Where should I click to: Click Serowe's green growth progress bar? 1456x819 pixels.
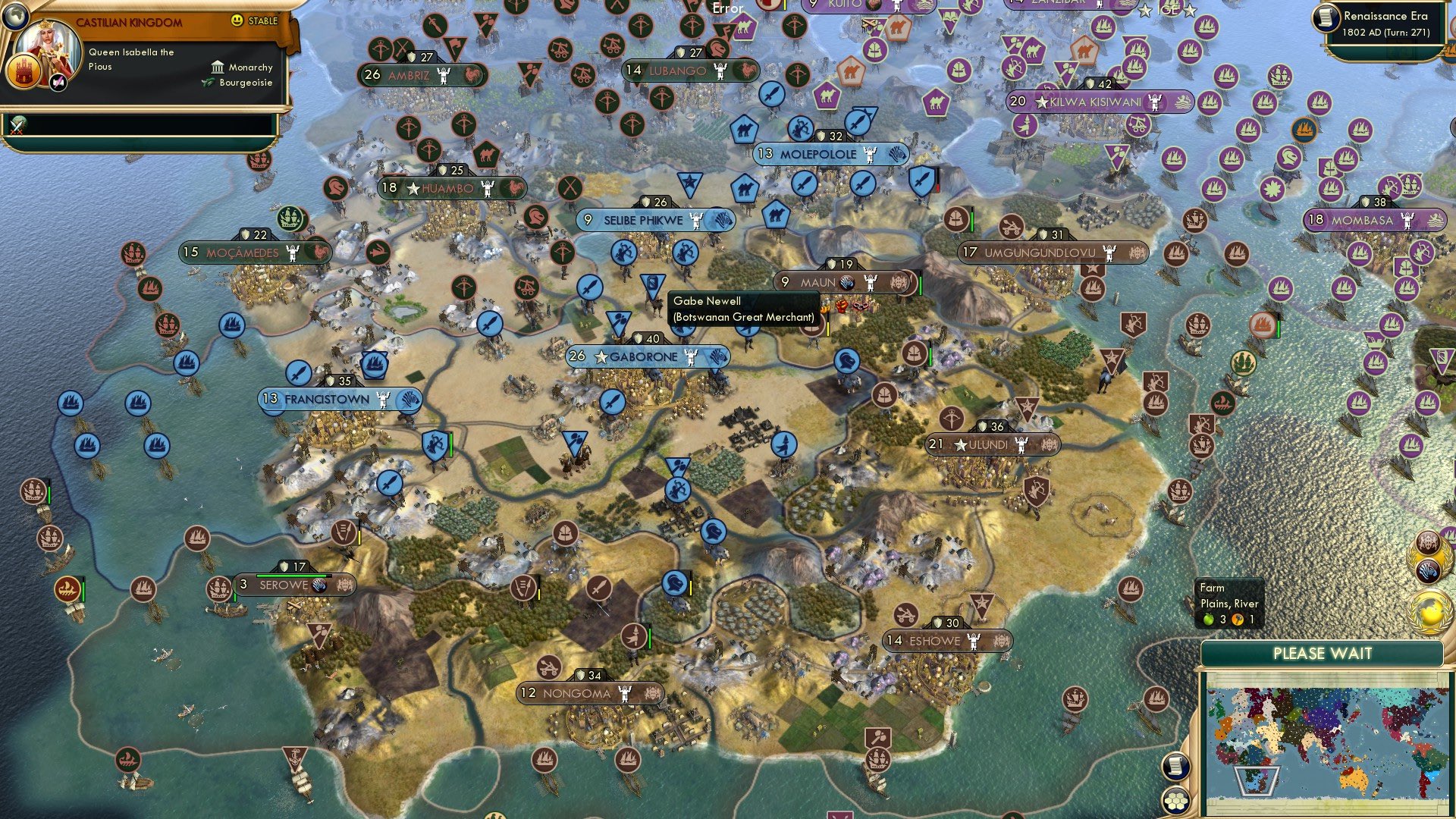[296, 575]
